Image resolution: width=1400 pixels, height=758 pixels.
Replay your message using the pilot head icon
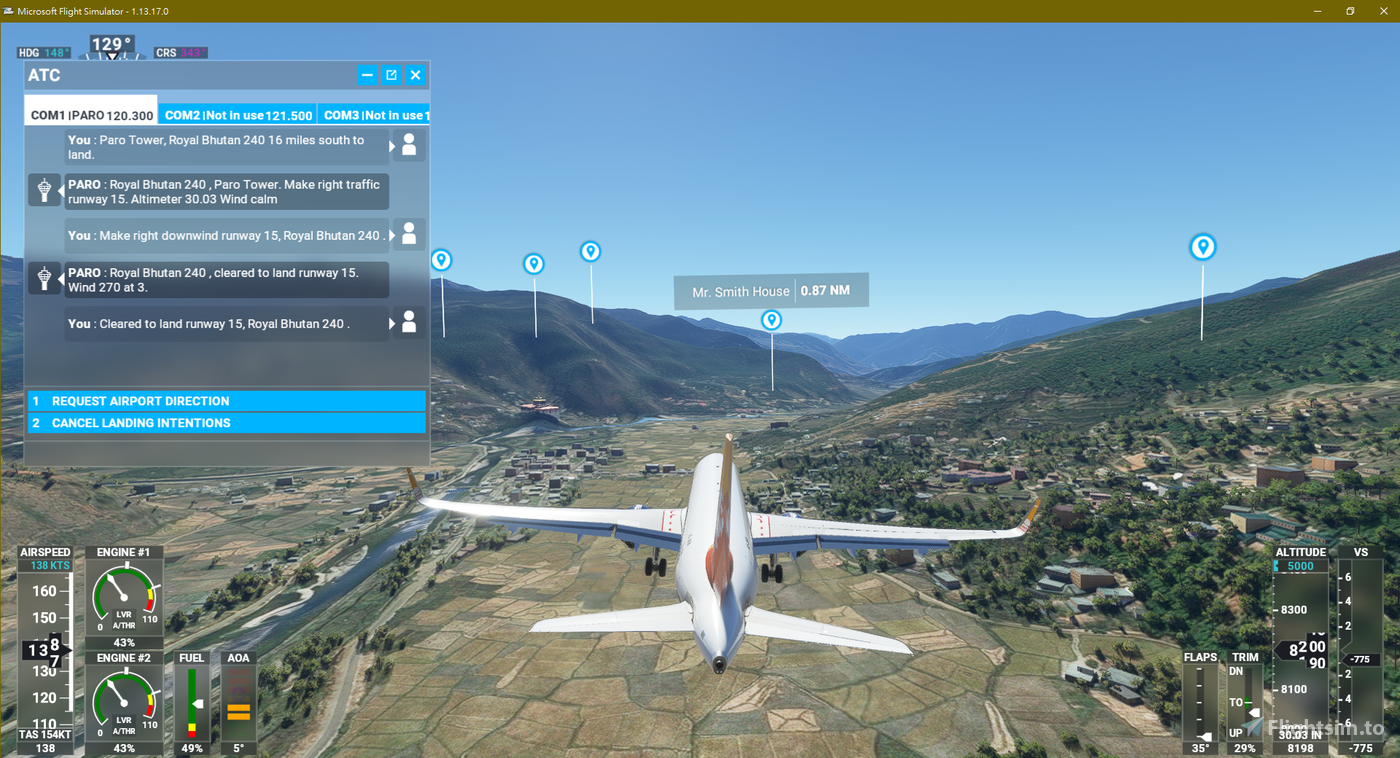408,145
